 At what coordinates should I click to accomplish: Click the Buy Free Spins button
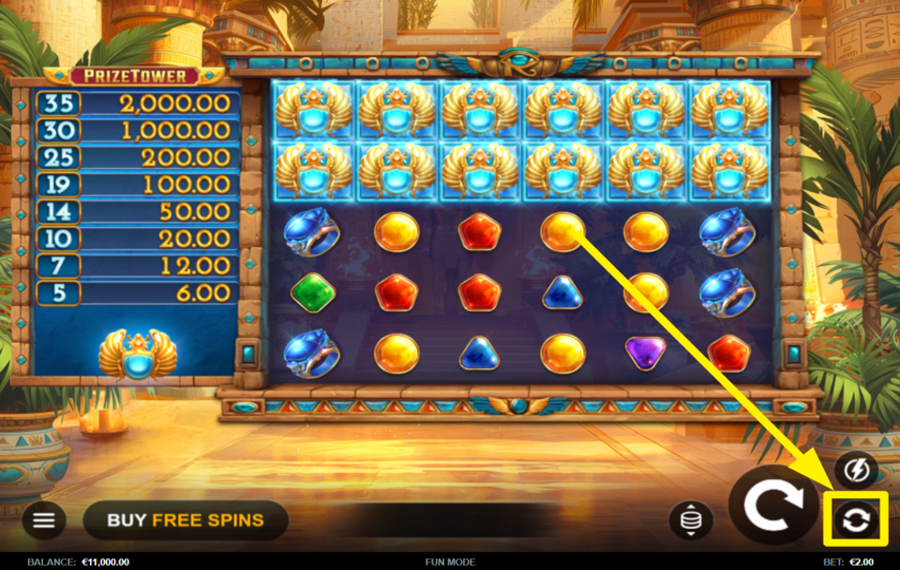[x=186, y=520]
